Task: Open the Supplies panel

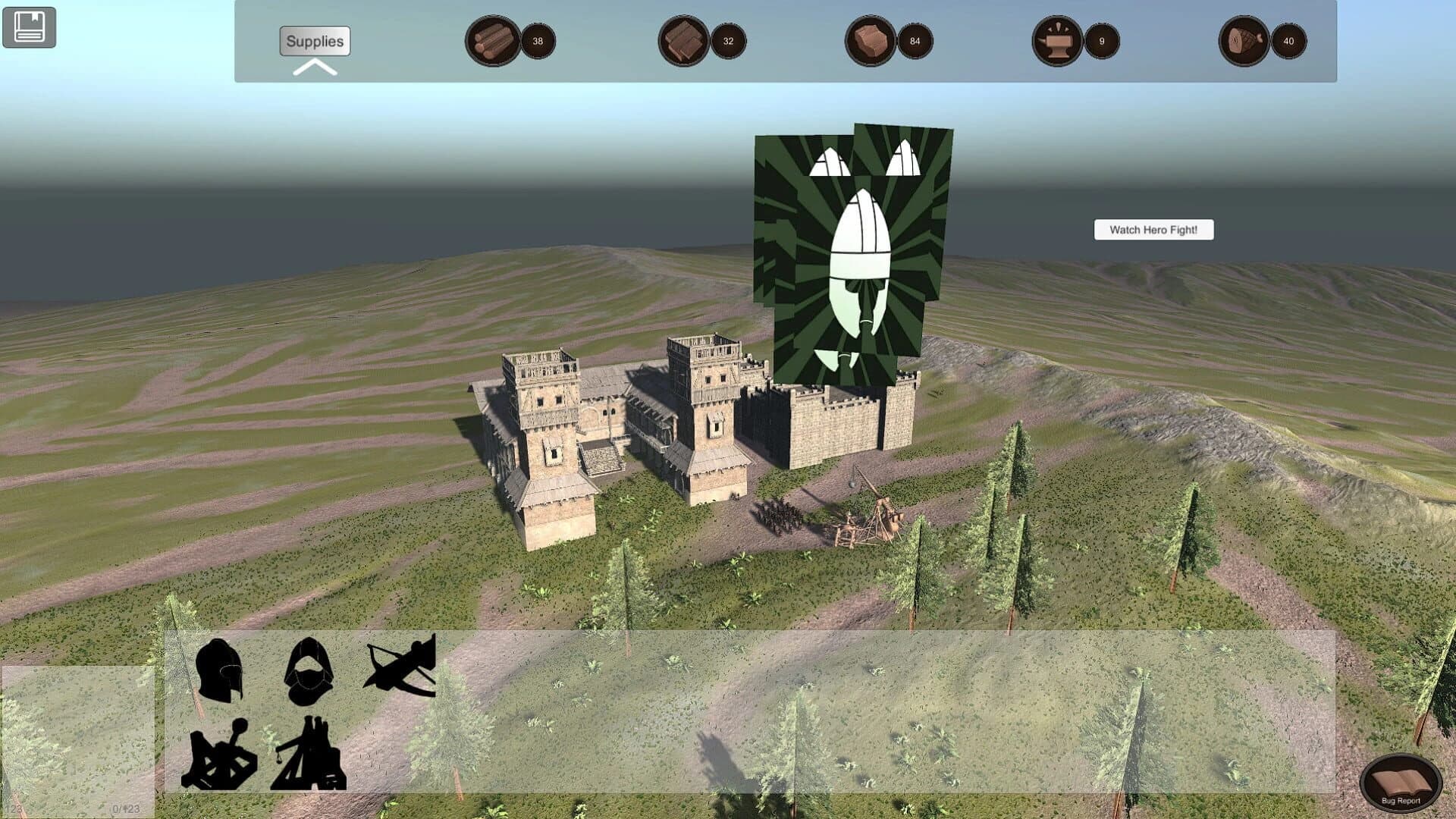Action: click(315, 42)
